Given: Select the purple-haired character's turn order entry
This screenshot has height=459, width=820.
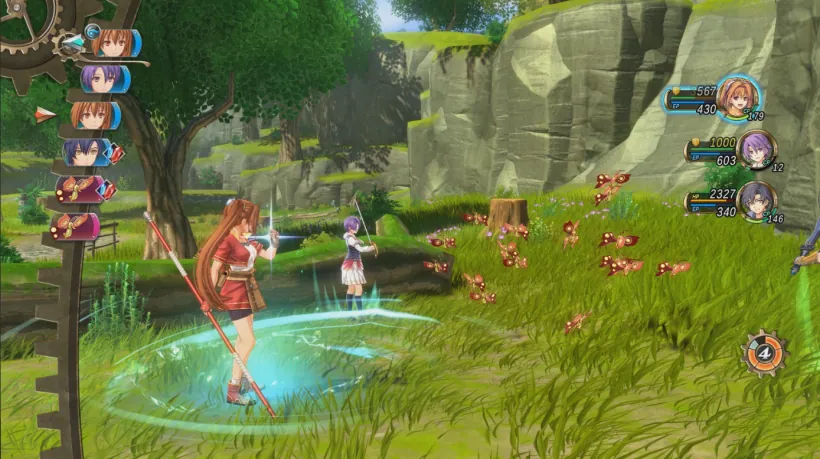Looking at the screenshot, I should point(102,78).
